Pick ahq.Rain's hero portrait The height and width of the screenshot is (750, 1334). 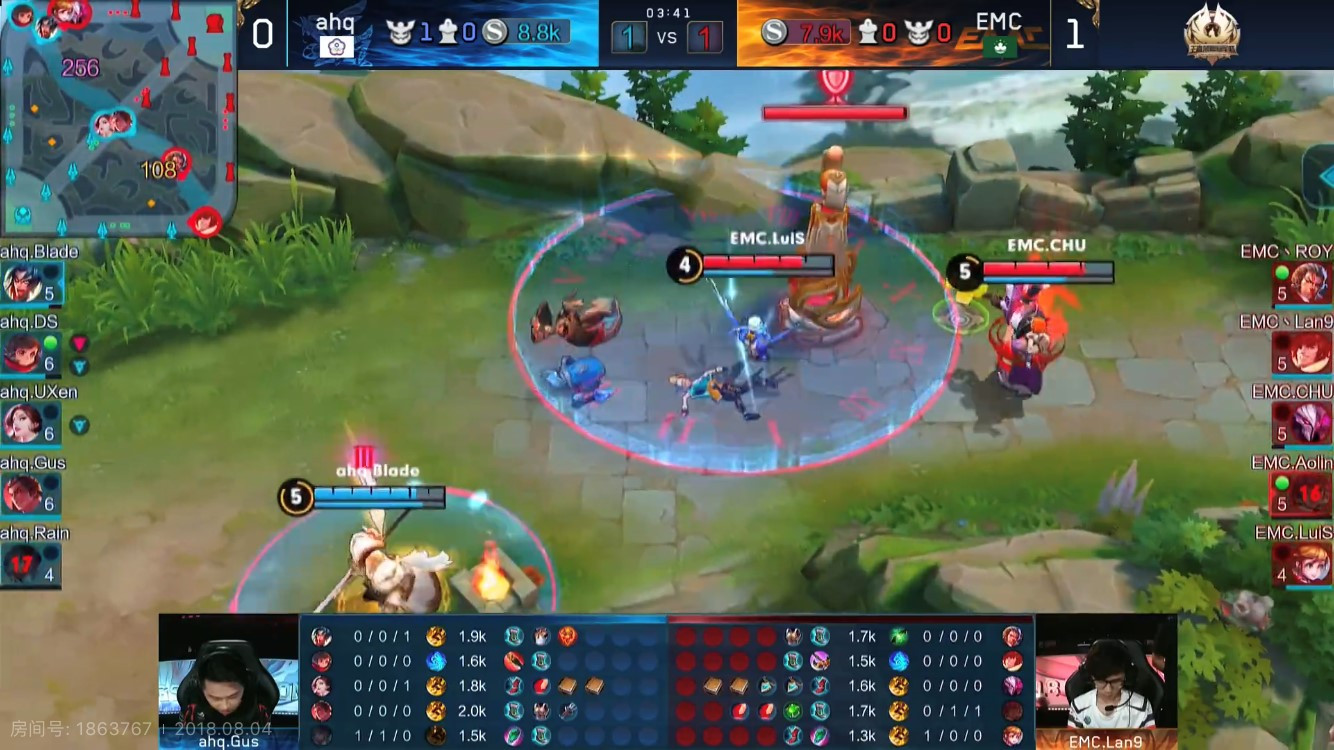[x=22, y=564]
